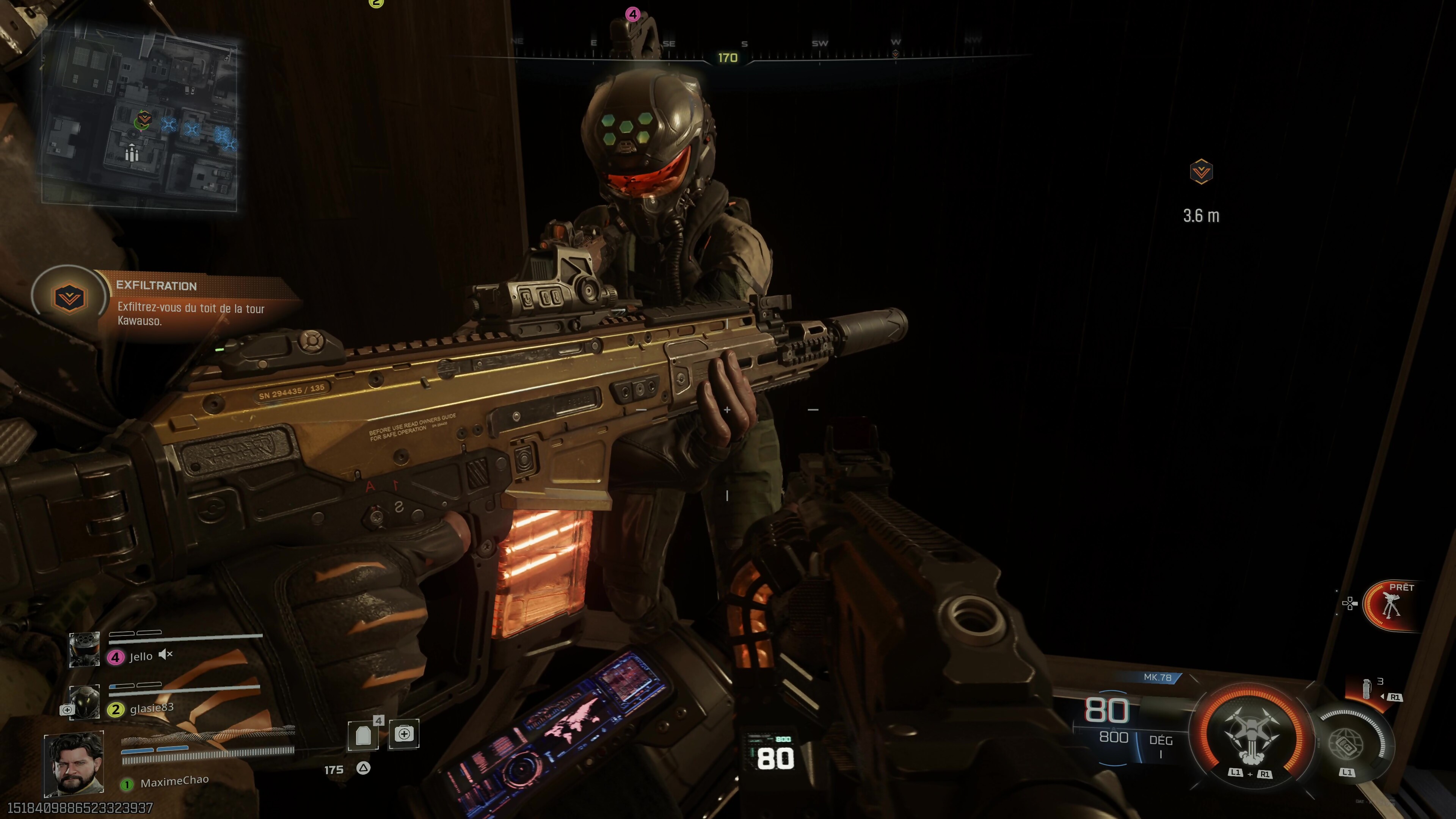
Task: Click the objective waypoint marker at 3.6 m
Action: (x=1200, y=172)
